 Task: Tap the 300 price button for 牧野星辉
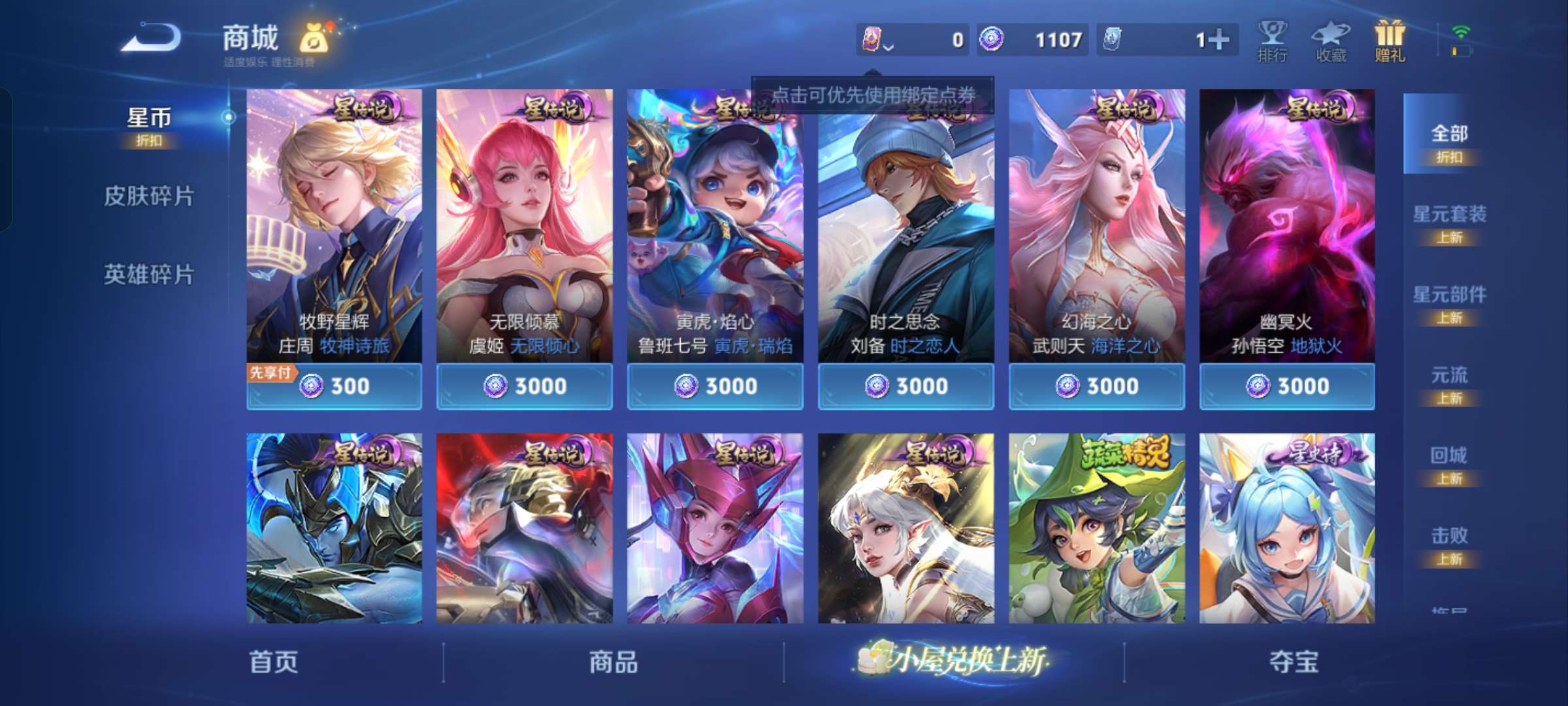[335, 387]
